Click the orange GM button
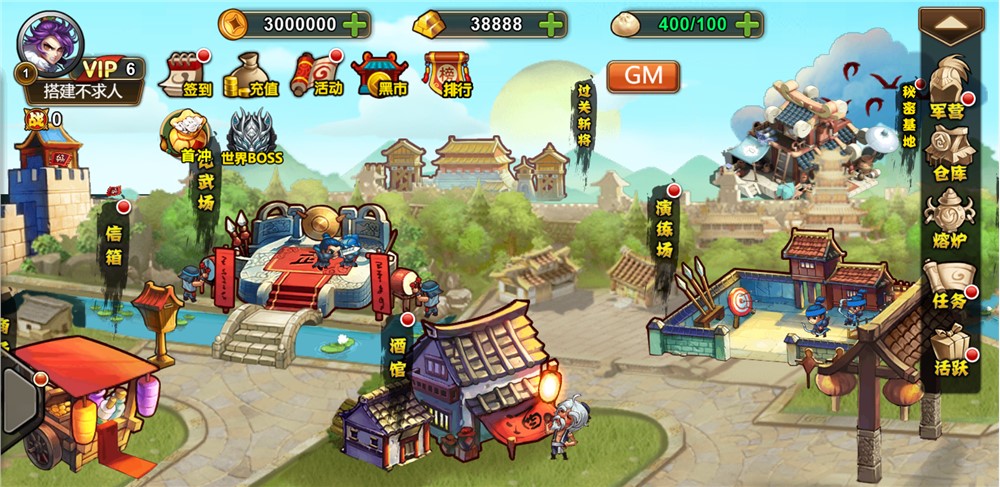Image resolution: width=1000 pixels, height=487 pixels. pos(643,76)
